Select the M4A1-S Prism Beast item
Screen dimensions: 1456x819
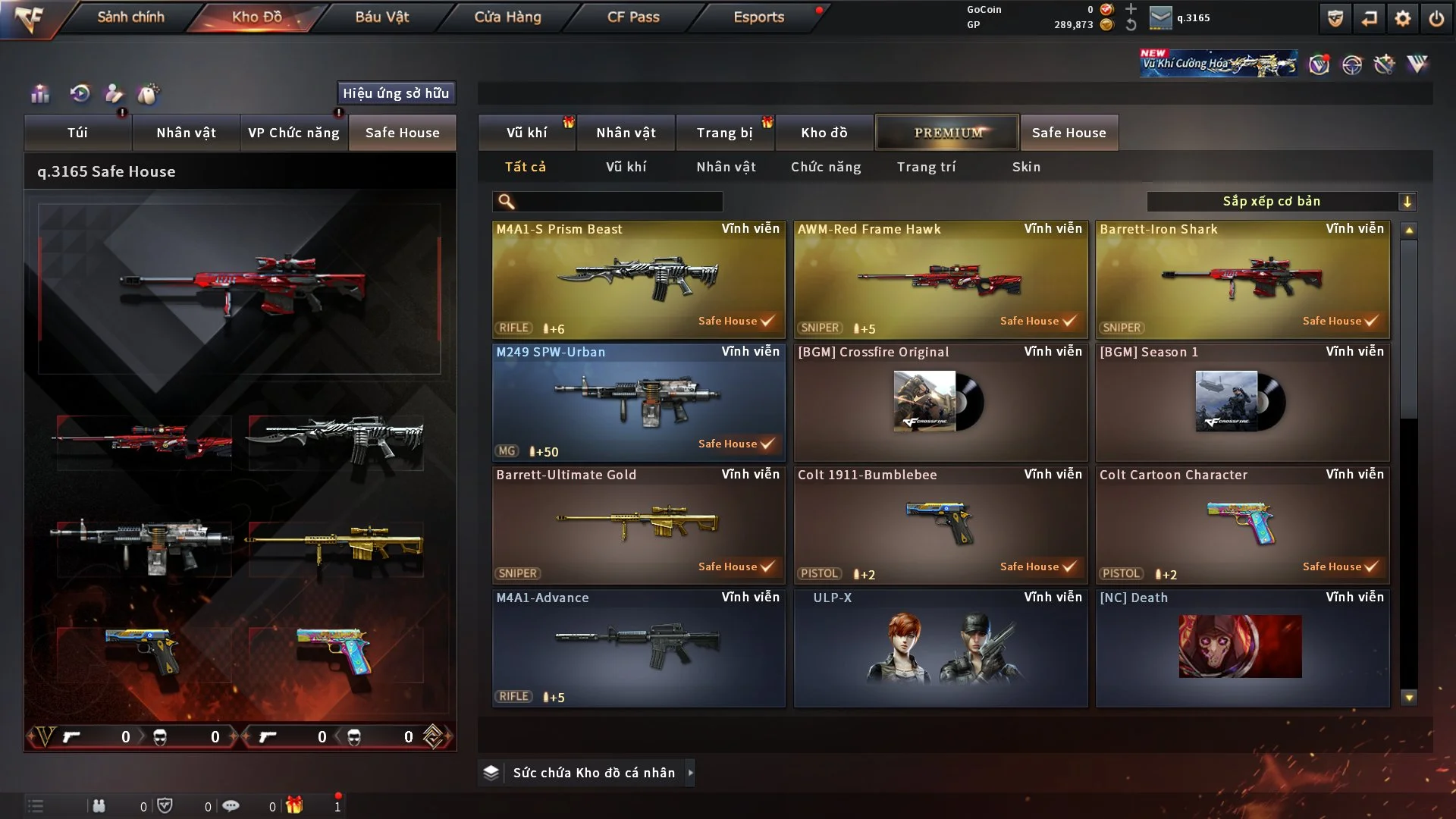(x=639, y=279)
